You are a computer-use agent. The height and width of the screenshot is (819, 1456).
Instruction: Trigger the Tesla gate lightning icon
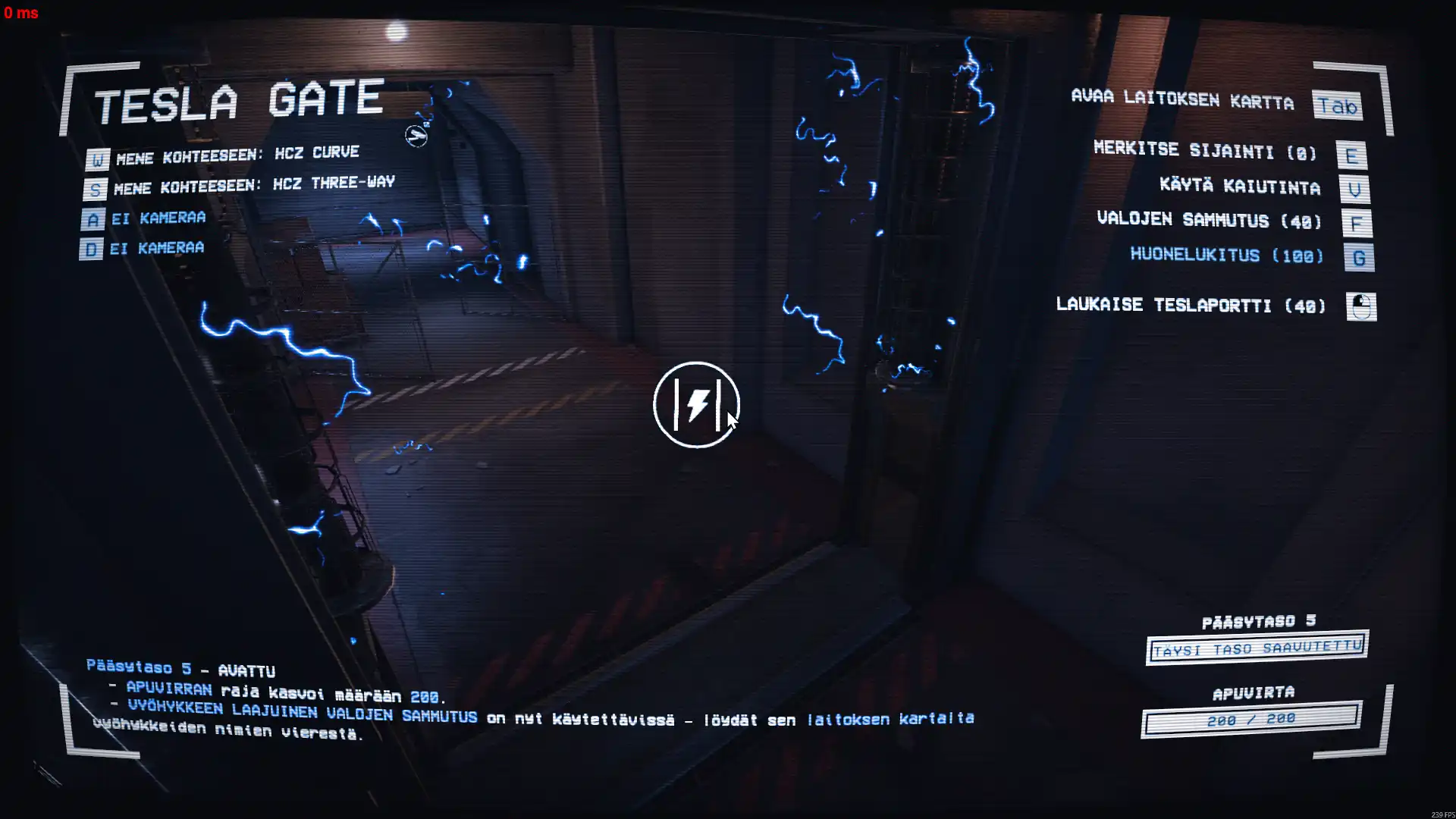point(696,405)
